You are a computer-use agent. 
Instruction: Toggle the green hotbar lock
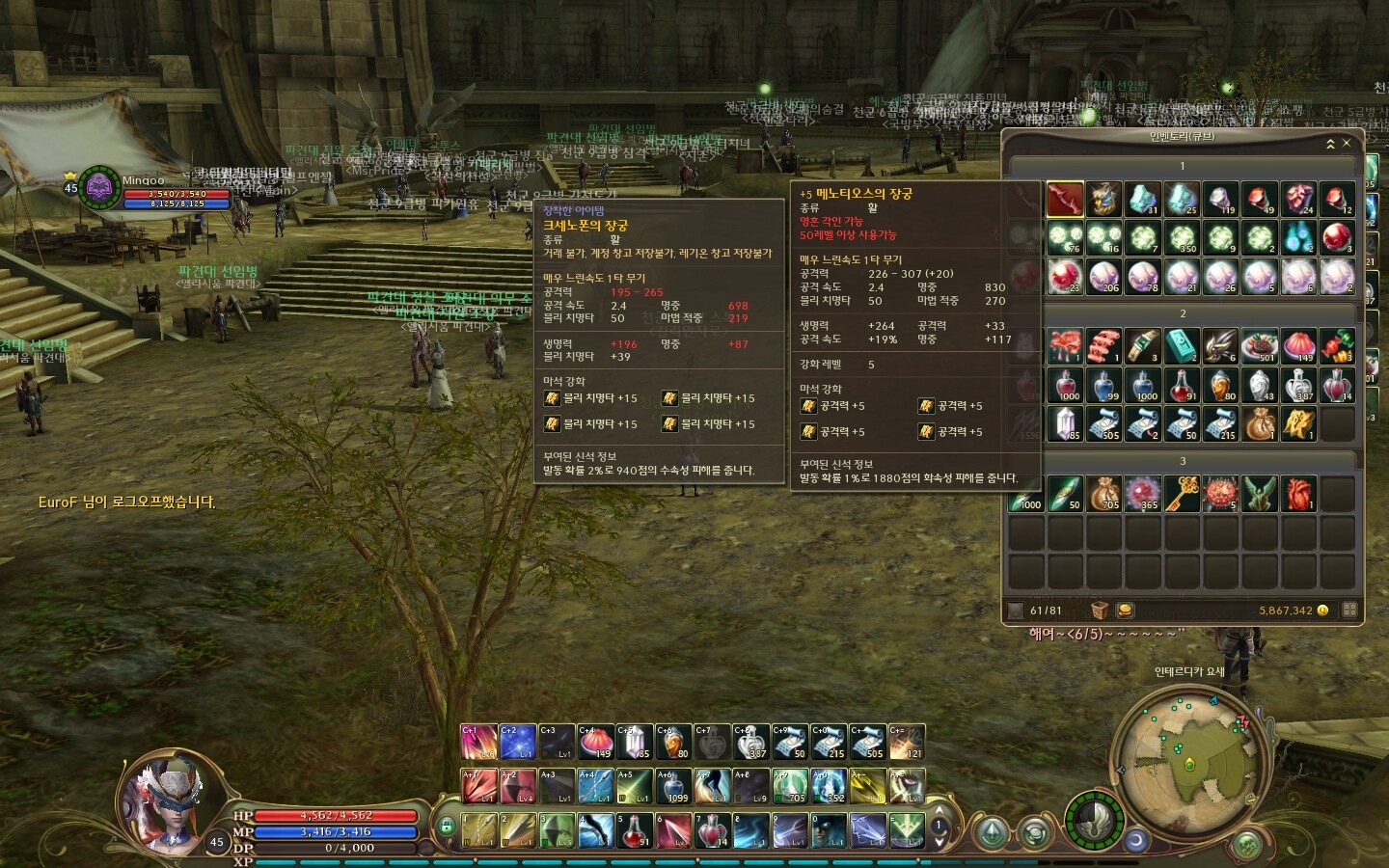tap(446, 826)
